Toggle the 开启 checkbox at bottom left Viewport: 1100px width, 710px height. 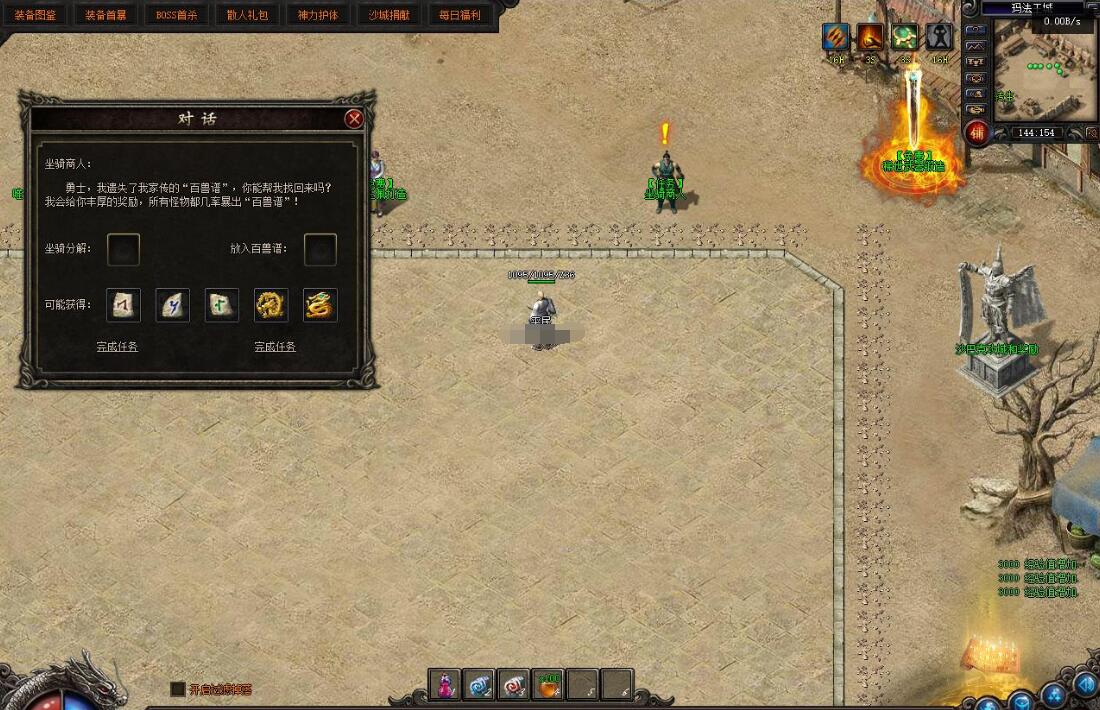[178, 689]
